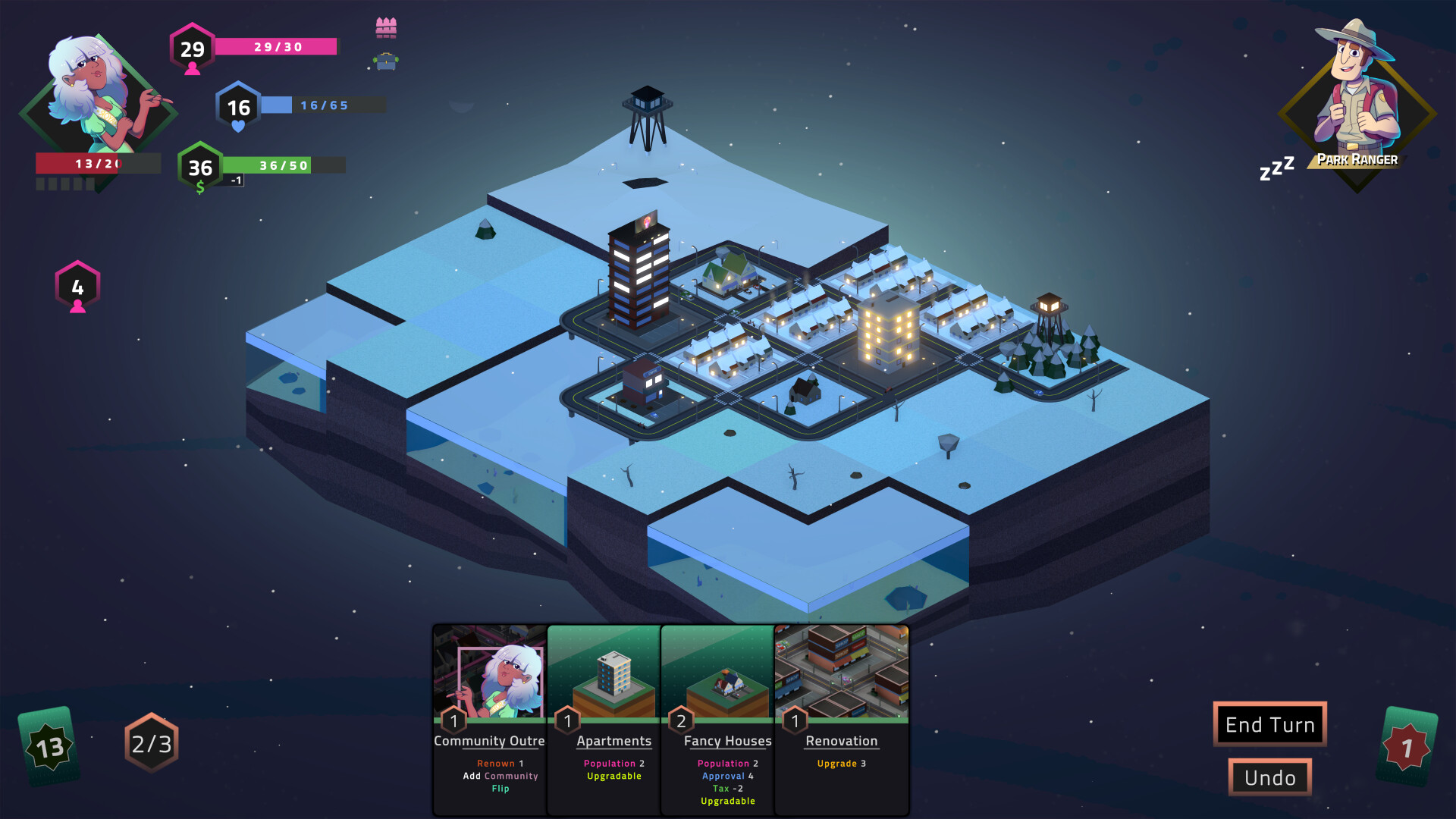Click the renown progress bar showing 29/30

click(276, 47)
